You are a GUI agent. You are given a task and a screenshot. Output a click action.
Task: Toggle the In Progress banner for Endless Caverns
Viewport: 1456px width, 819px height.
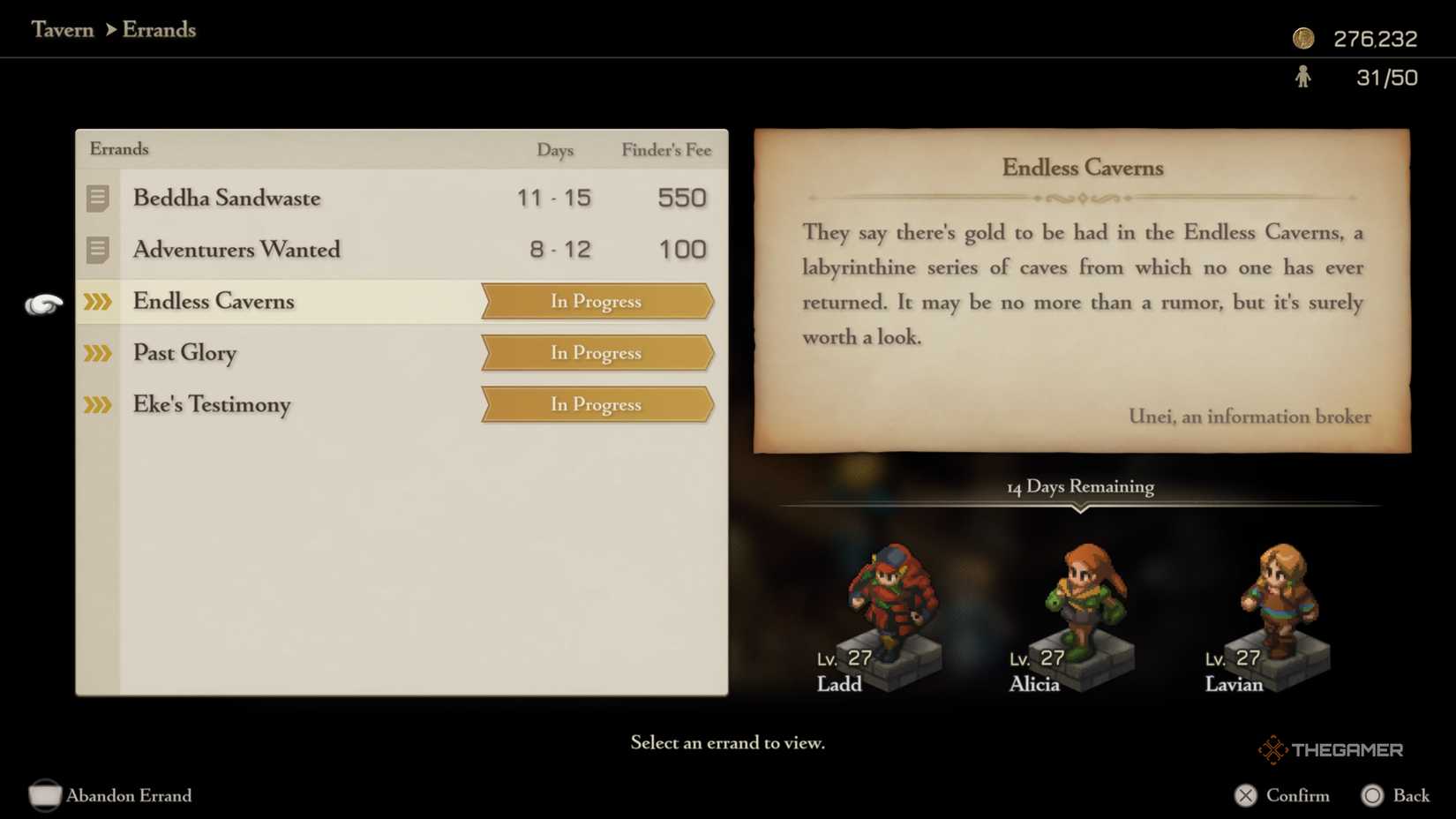pos(596,301)
